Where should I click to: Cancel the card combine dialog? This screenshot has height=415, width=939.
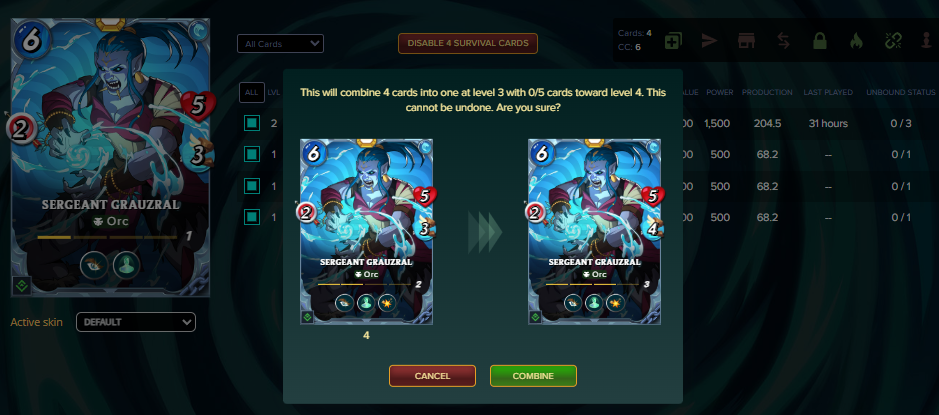click(431, 376)
